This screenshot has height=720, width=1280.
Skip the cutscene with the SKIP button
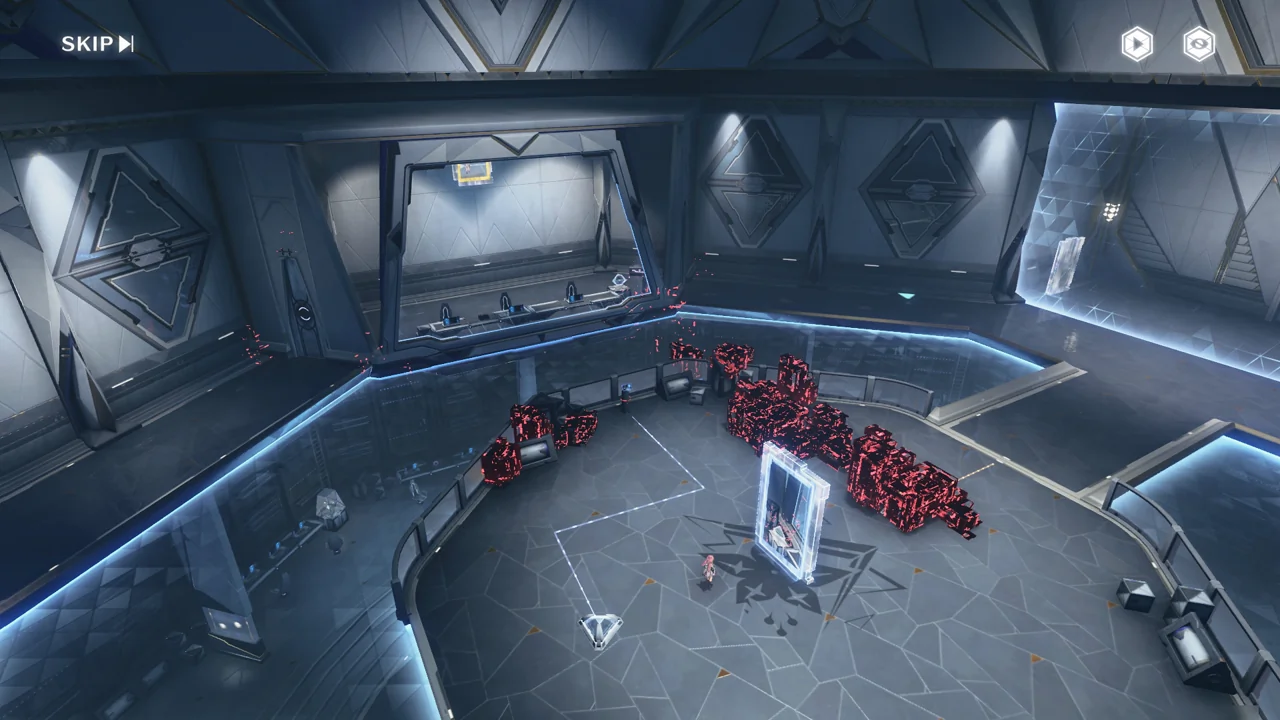coord(97,43)
